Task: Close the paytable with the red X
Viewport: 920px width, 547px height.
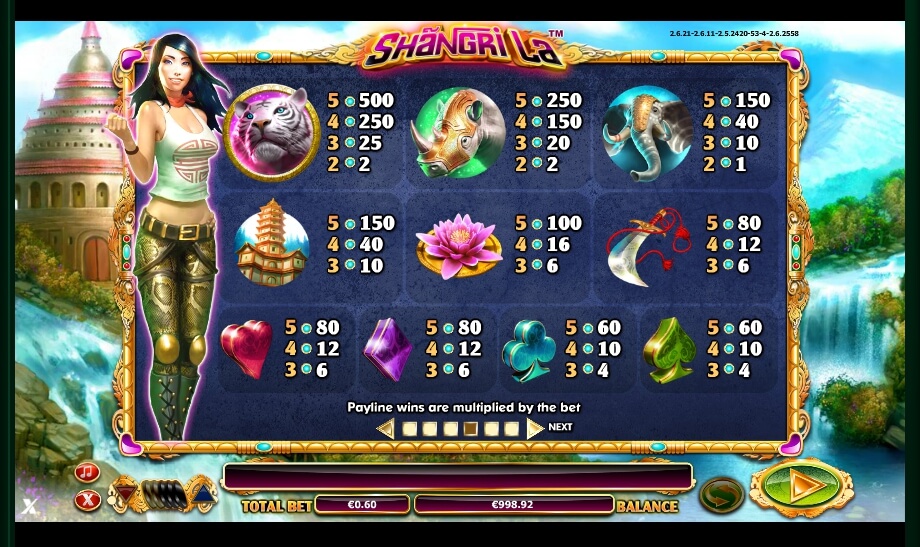Action: click(87, 499)
